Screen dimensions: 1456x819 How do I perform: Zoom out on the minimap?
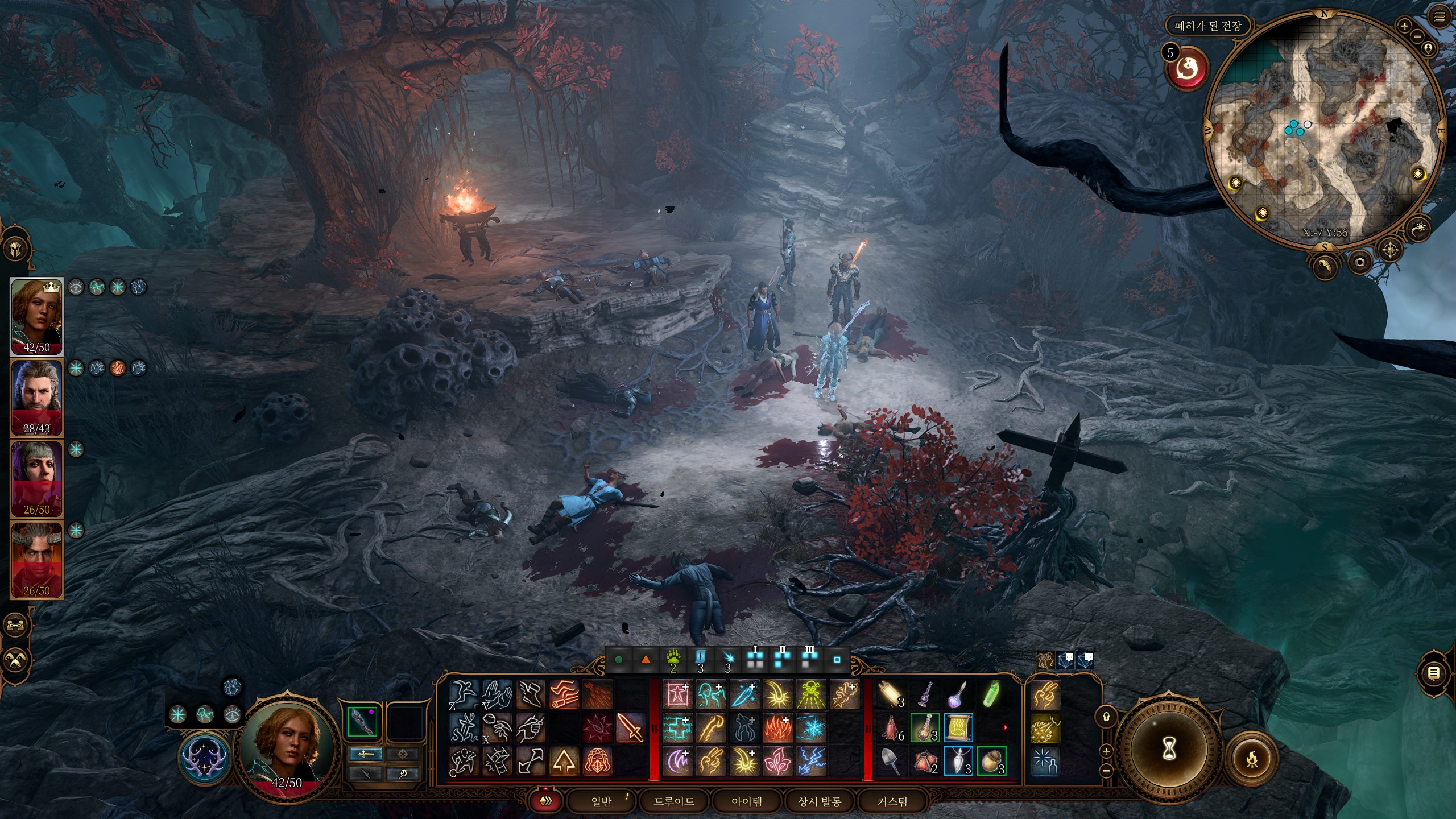tap(1417, 36)
